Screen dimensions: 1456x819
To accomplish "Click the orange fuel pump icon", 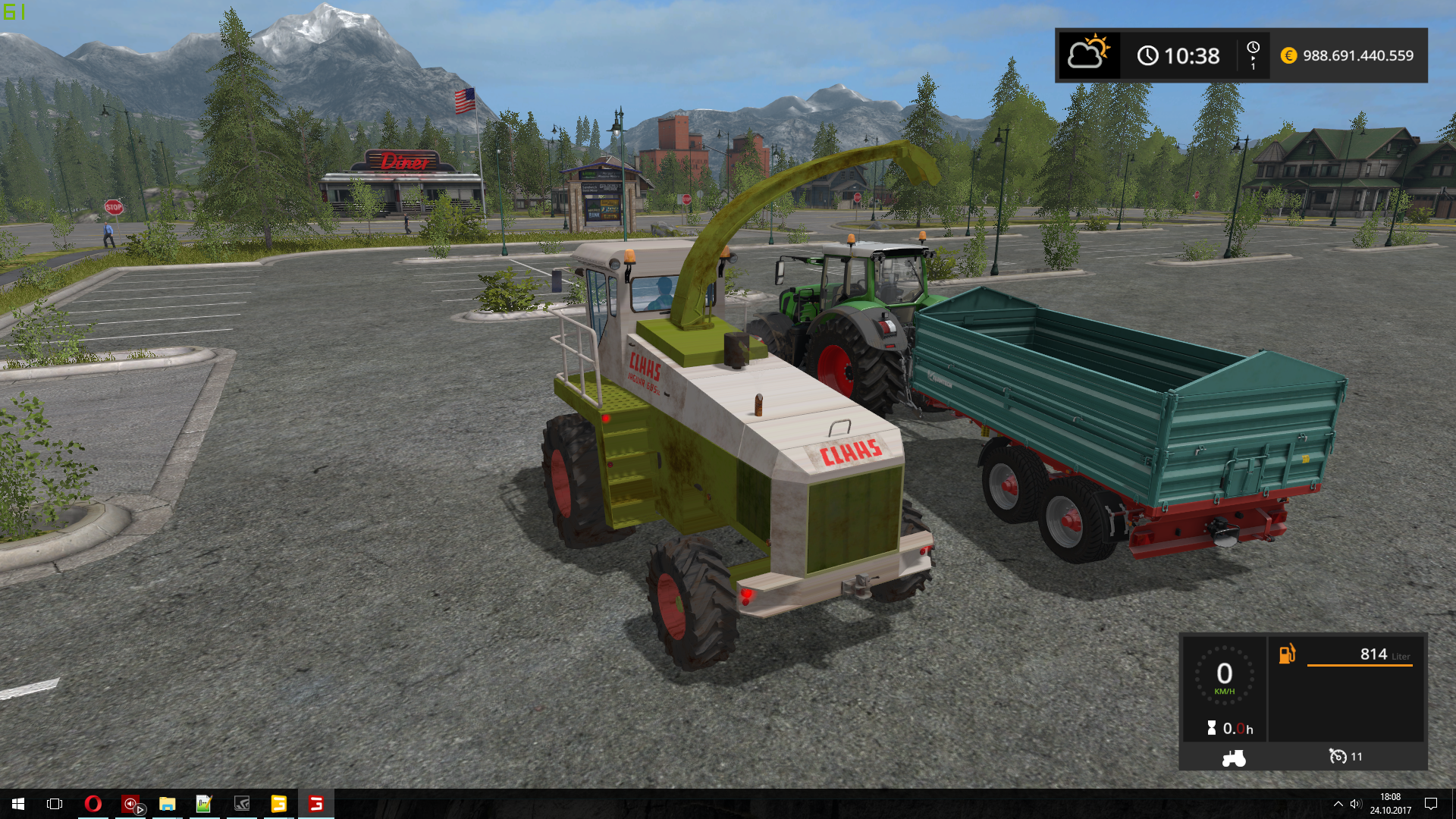I will pos(1287,654).
